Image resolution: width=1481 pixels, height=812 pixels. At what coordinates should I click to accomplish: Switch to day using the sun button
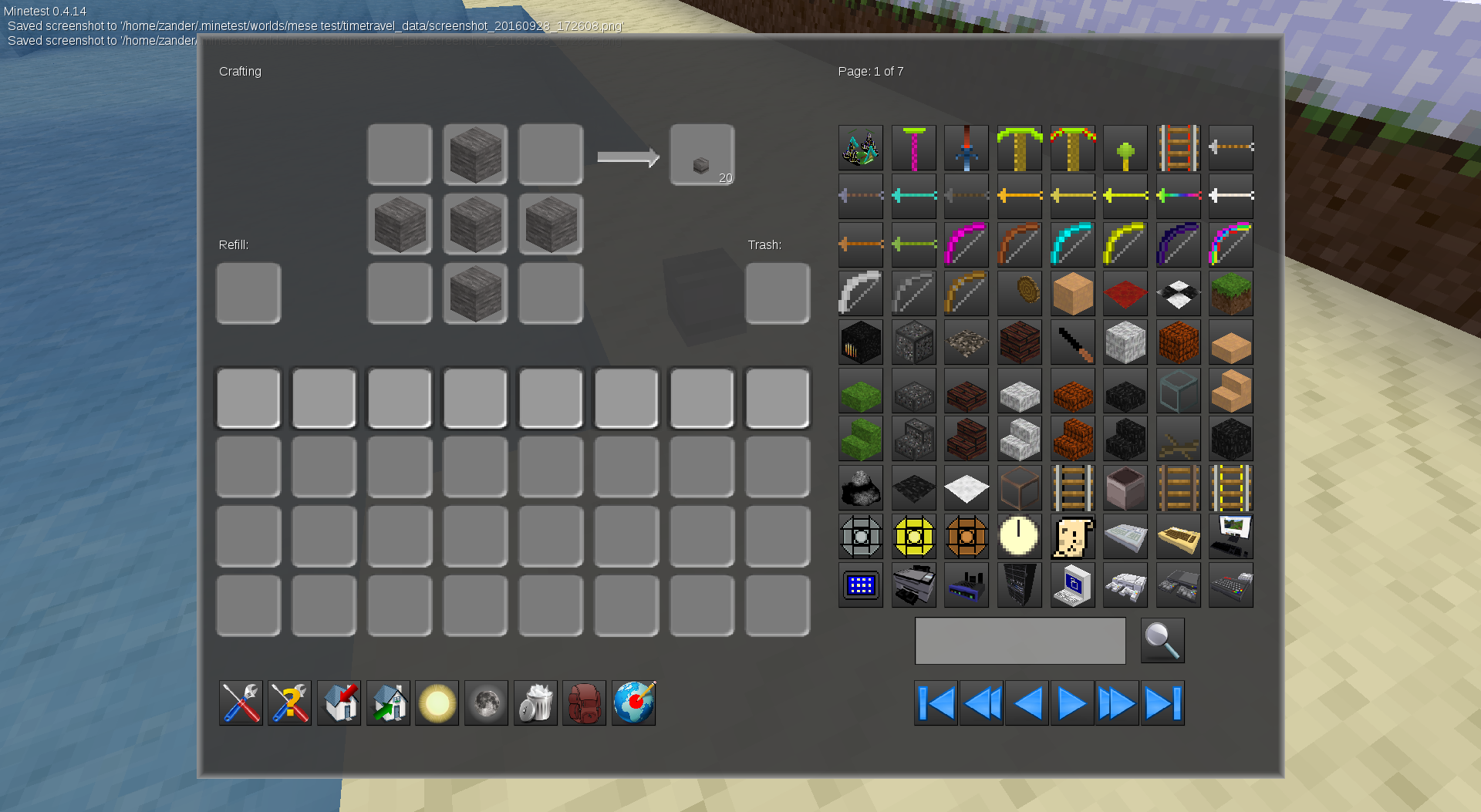(437, 702)
